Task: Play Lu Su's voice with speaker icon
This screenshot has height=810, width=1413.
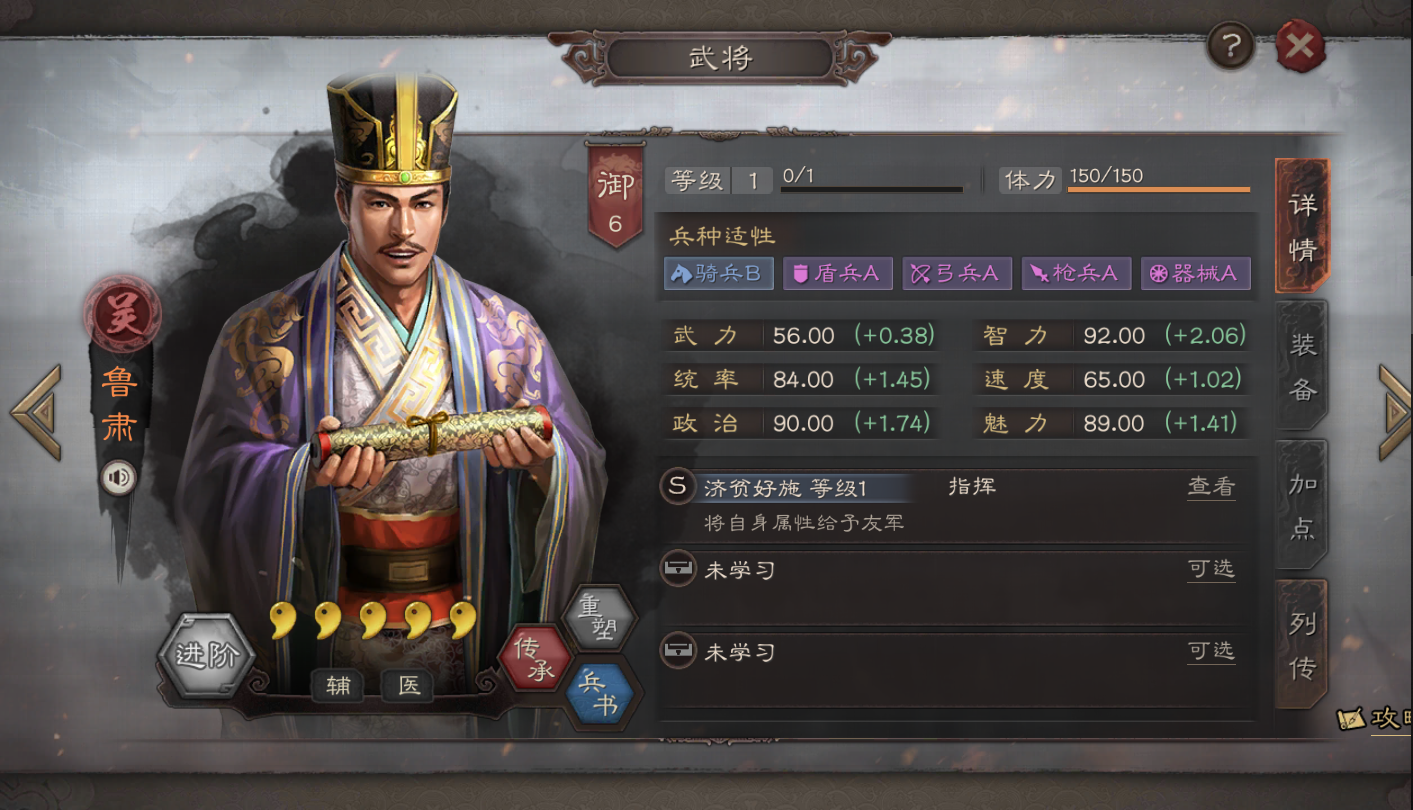Action: [x=118, y=478]
